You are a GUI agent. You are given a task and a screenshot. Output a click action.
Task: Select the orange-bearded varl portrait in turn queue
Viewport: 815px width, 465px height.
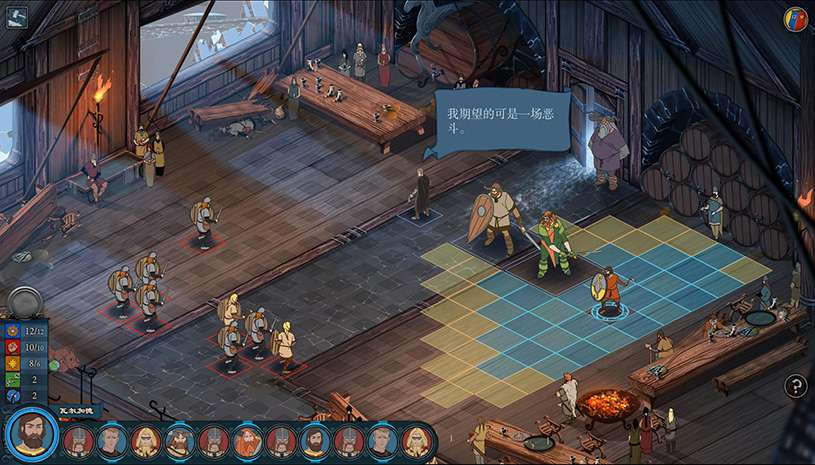coord(248,441)
